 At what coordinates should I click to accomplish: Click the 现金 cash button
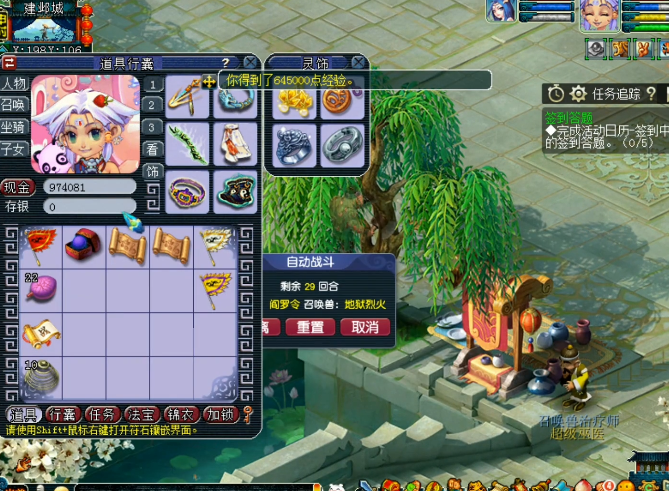pos(18,187)
